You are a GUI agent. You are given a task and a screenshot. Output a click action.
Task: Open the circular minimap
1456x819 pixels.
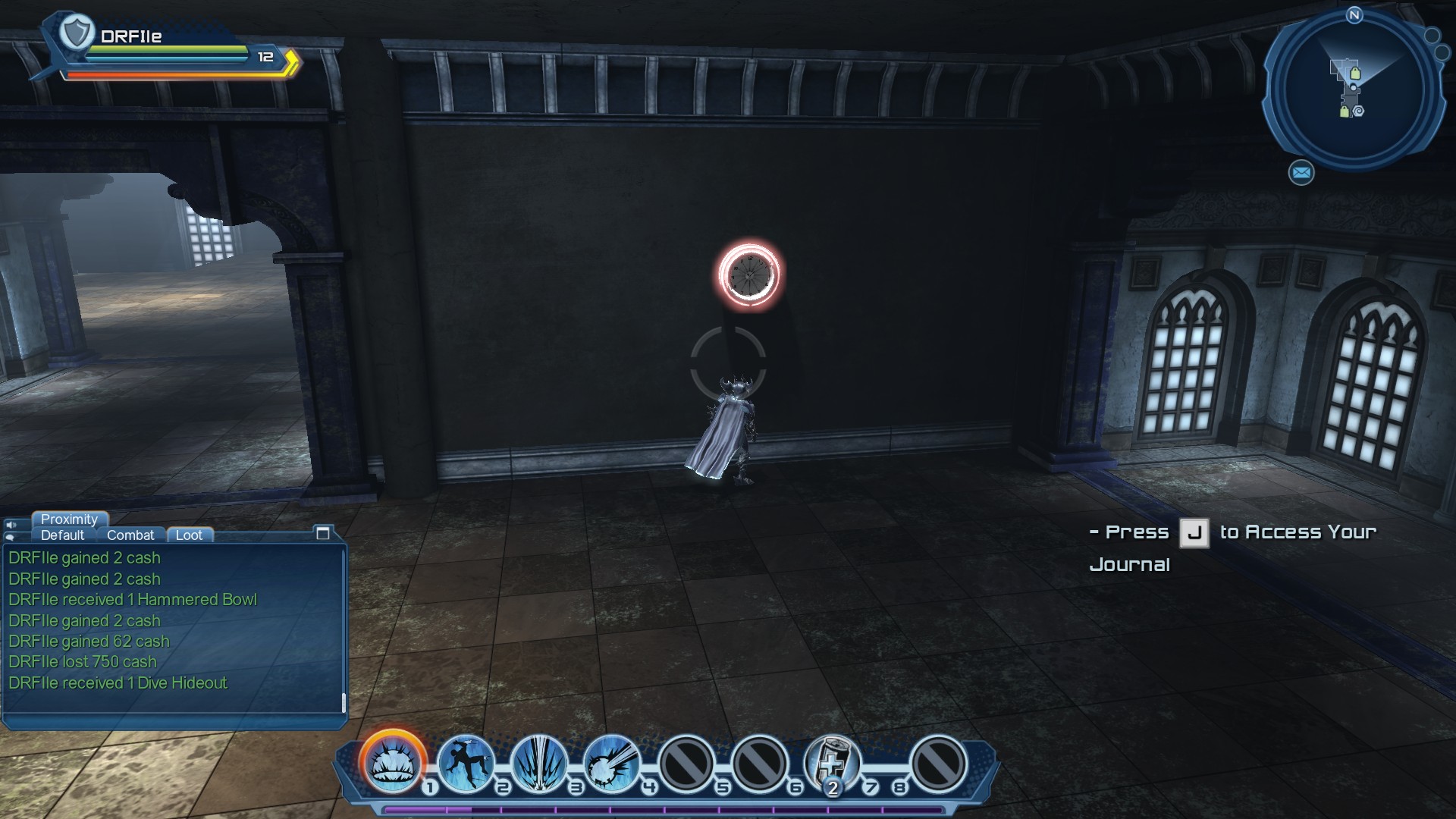click(1354, 91)
